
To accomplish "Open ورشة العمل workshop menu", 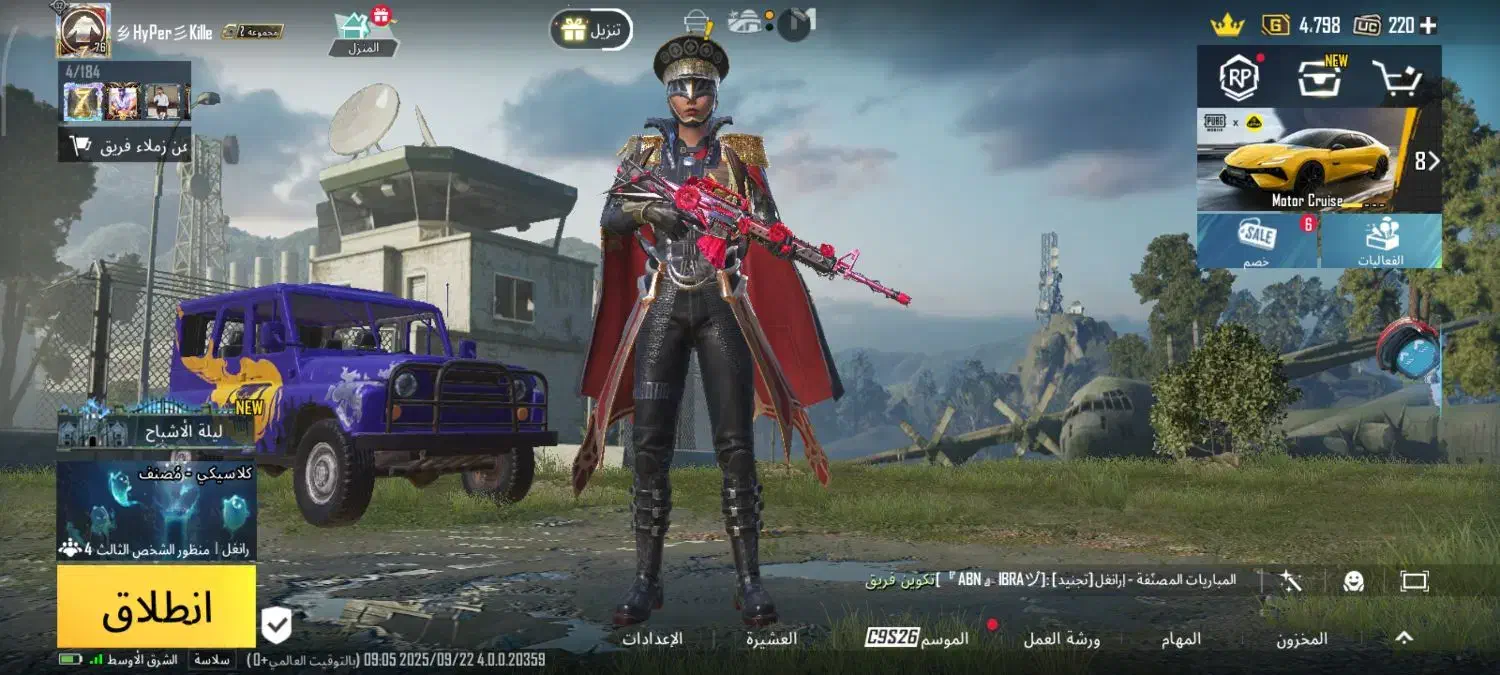I will pyautogui.click(x=1061, y=639).
